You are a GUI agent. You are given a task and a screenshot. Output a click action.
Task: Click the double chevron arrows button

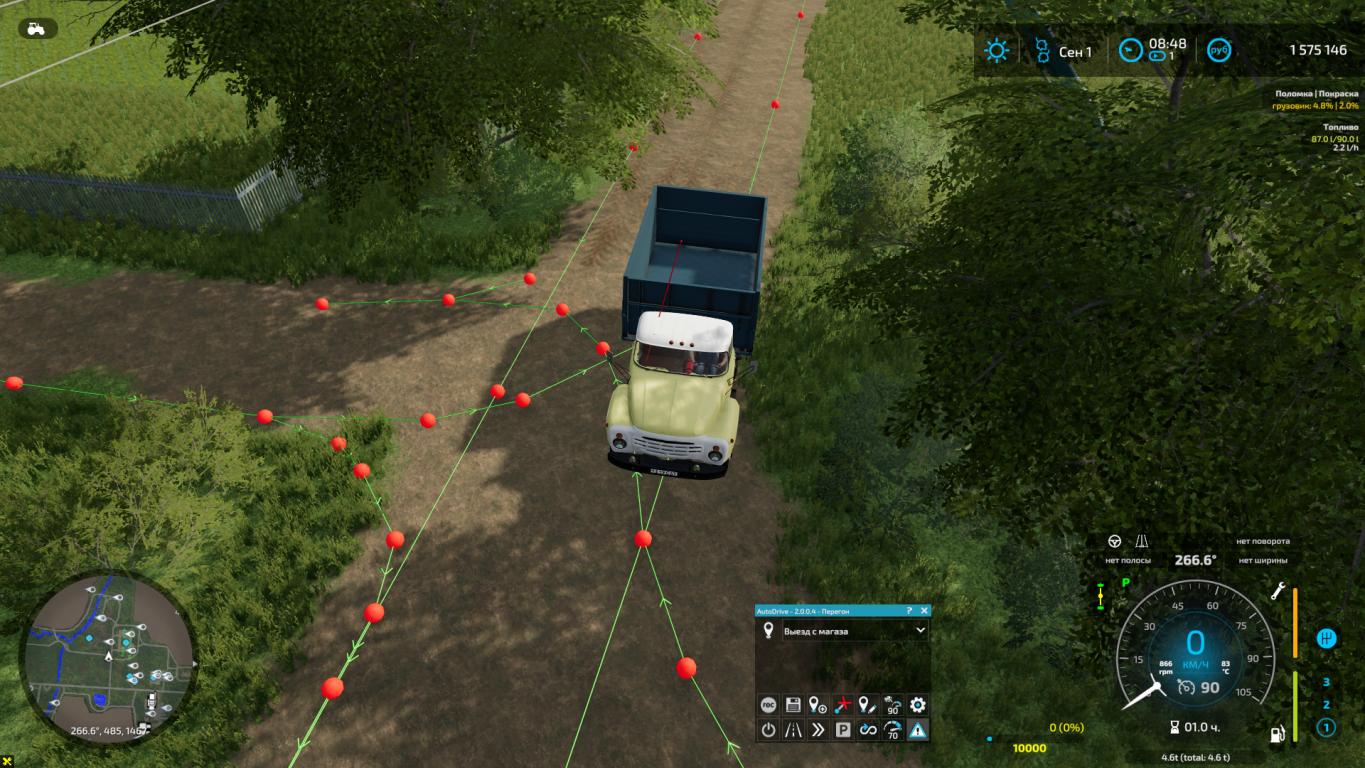[817, 730]
